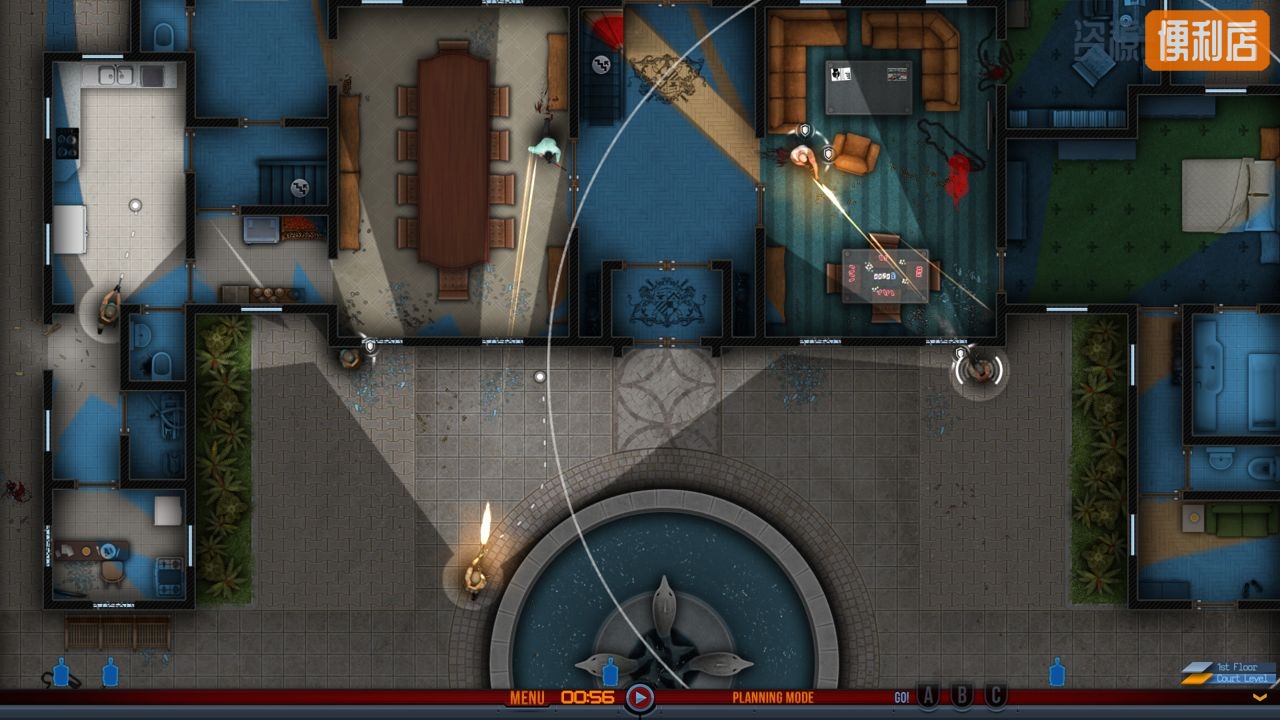
Task: Trigger go-code A
Action: [x=929, y=696]
